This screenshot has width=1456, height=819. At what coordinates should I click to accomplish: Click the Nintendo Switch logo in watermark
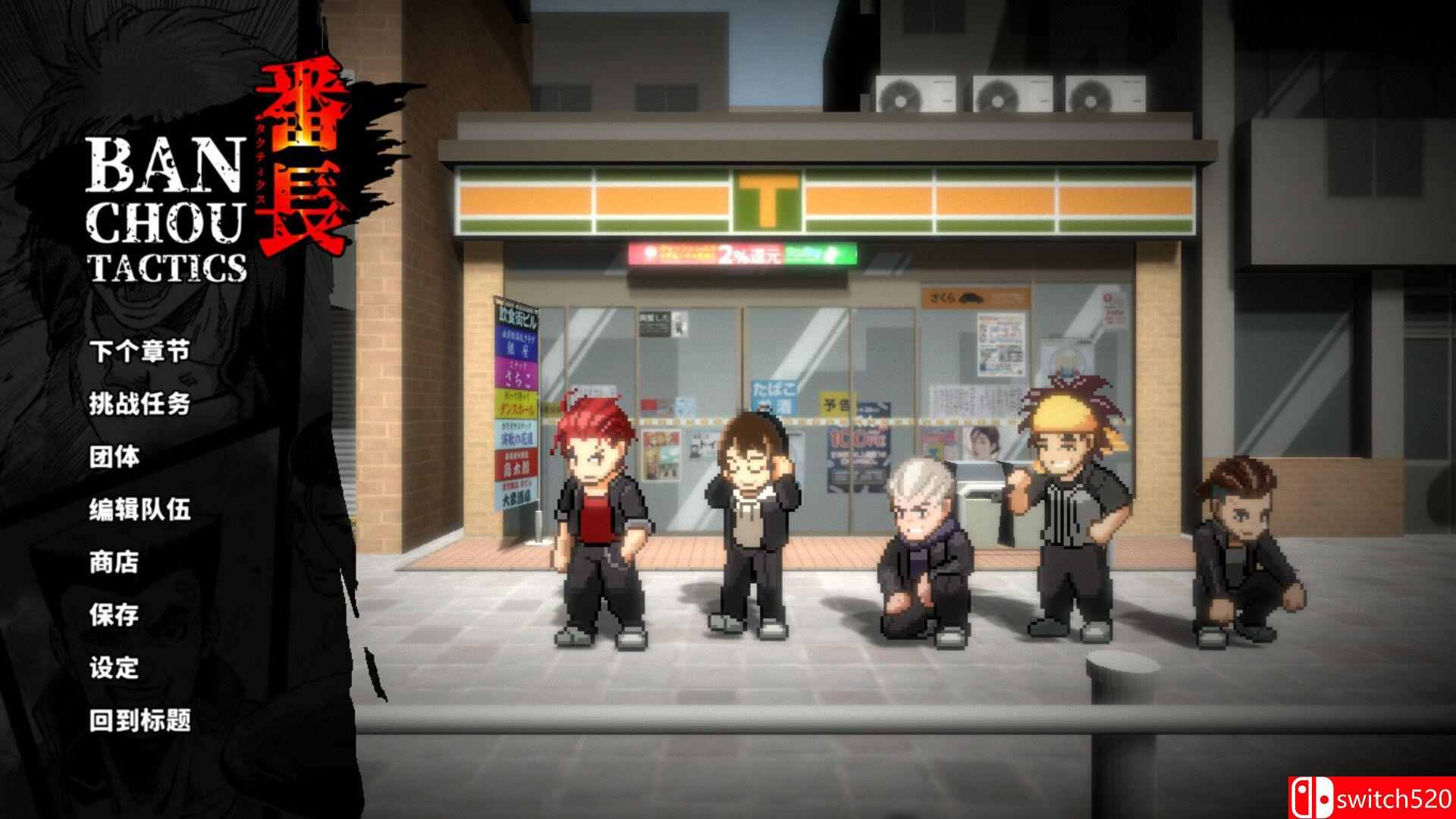point(1313,799)
